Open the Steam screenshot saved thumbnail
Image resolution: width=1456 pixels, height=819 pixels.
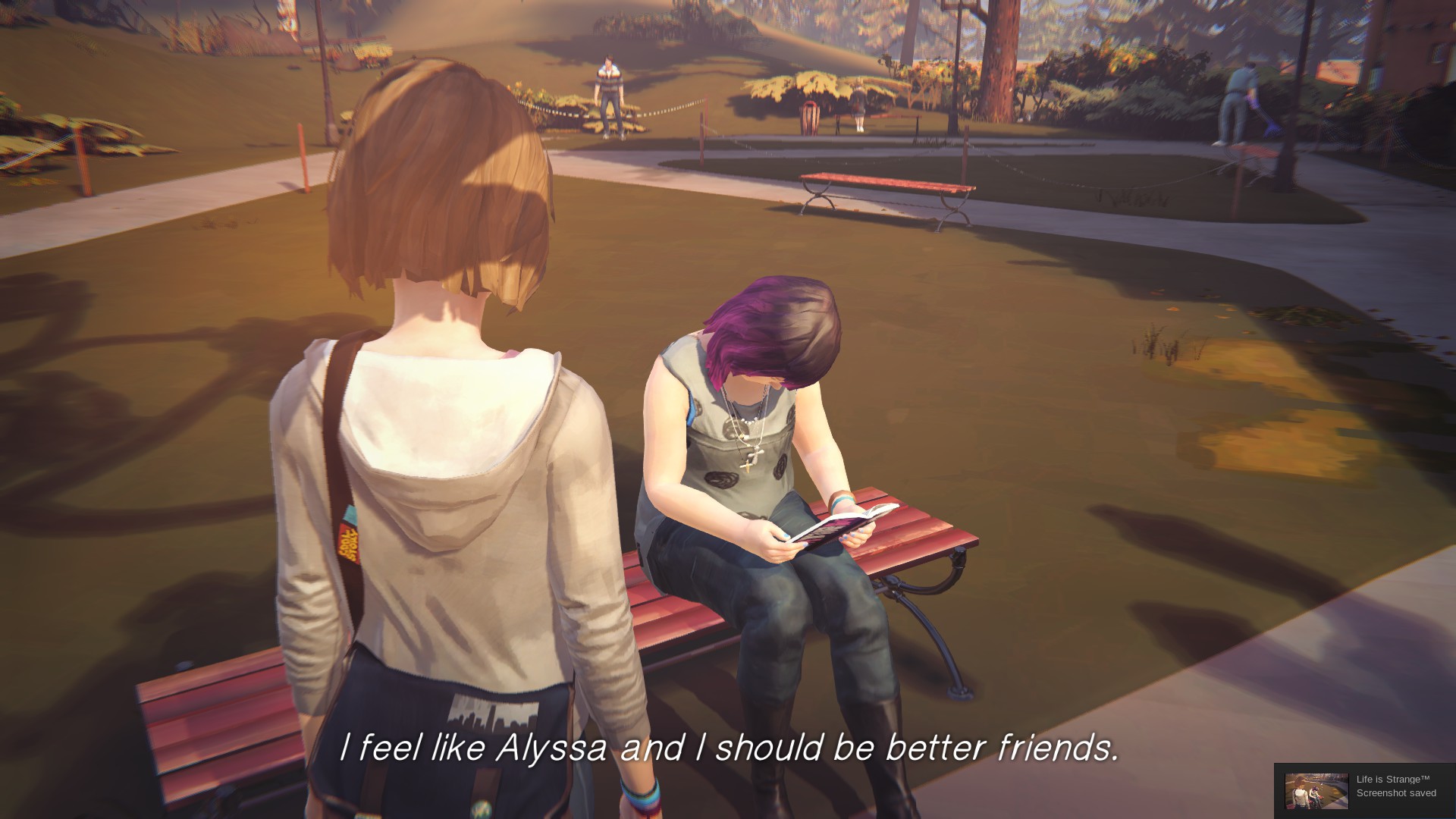point(1316,791)
